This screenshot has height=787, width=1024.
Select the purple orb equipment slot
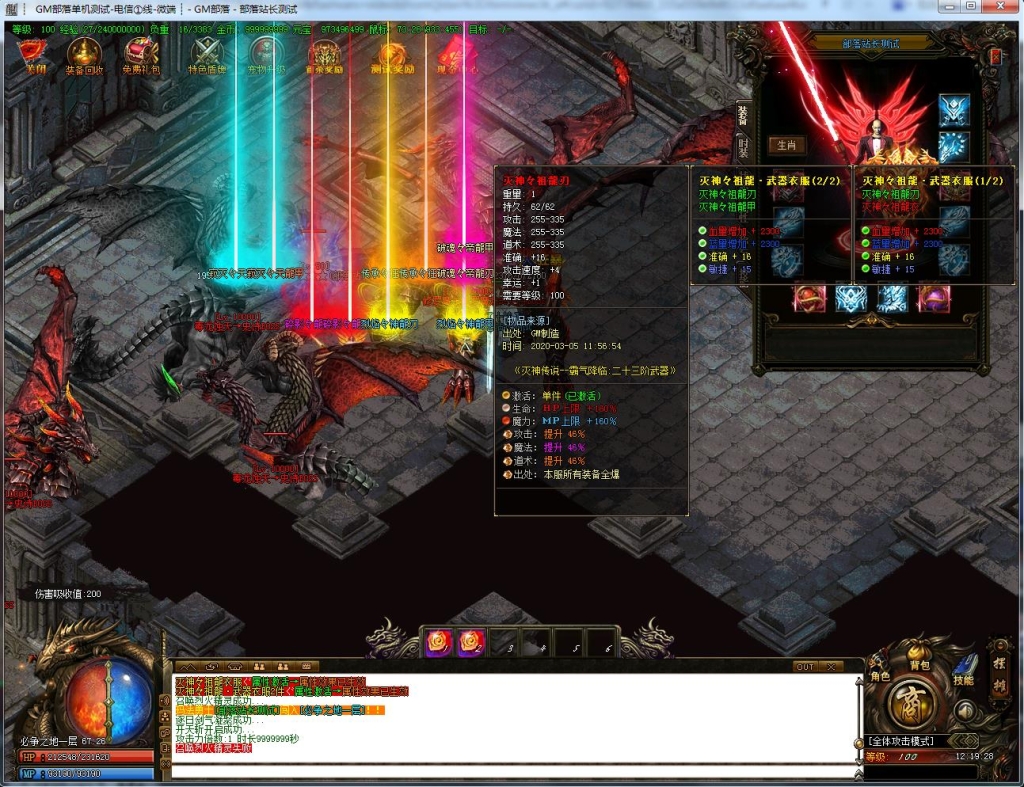934,298
